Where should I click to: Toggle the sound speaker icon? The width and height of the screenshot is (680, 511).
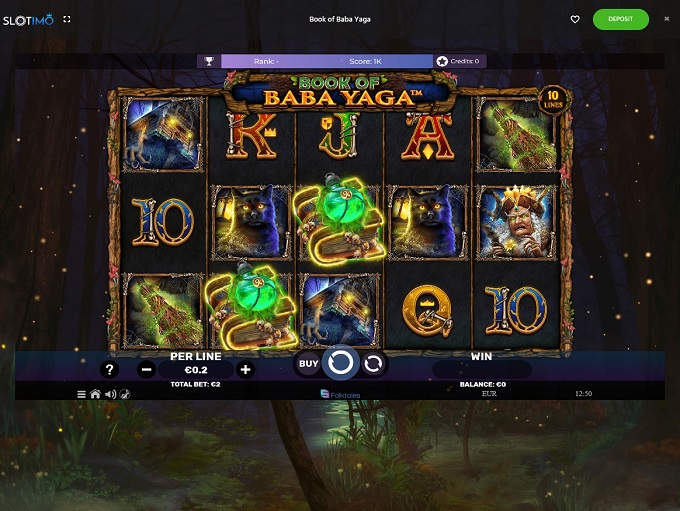click(x=109, y=394)
